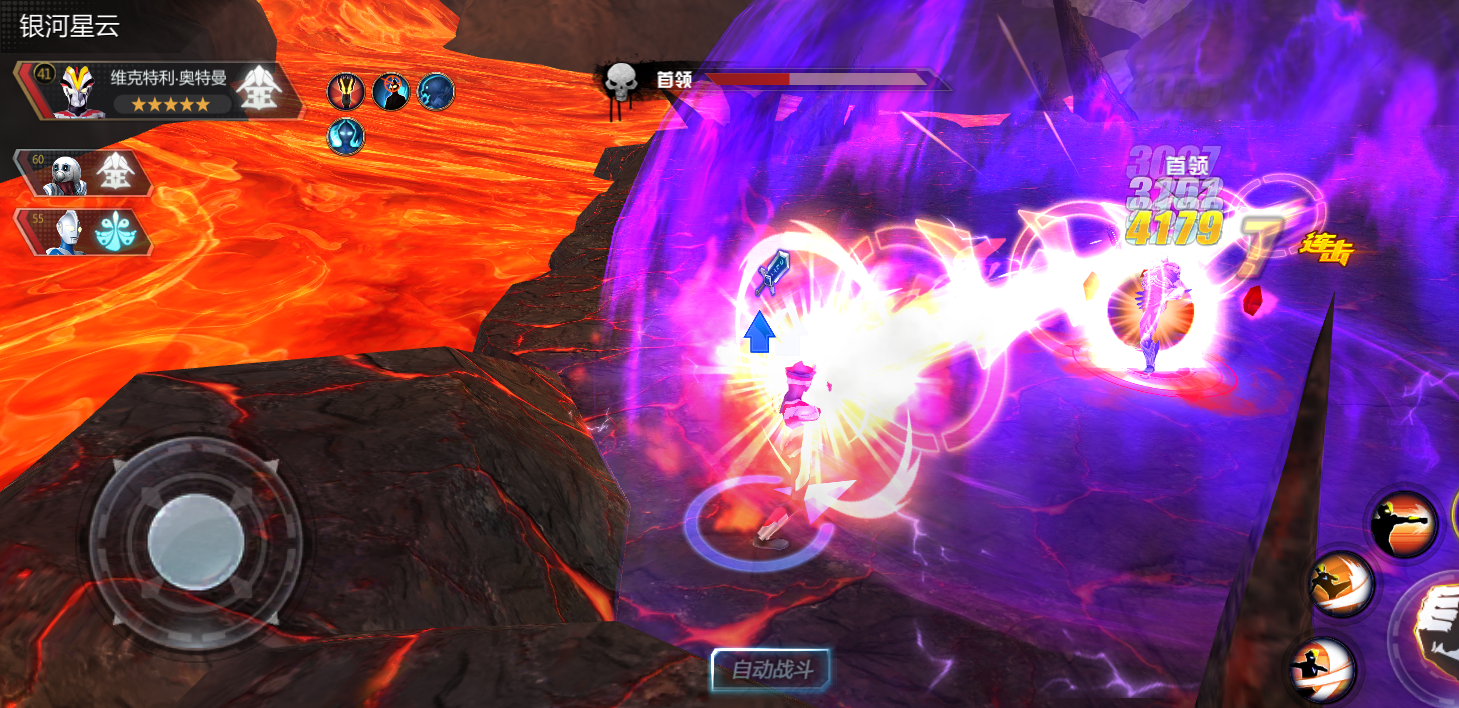This screenshot has height=708, width=1459.
Task: Toggle the 自动战斗 auto-battle button
Action: coord(770,670)
